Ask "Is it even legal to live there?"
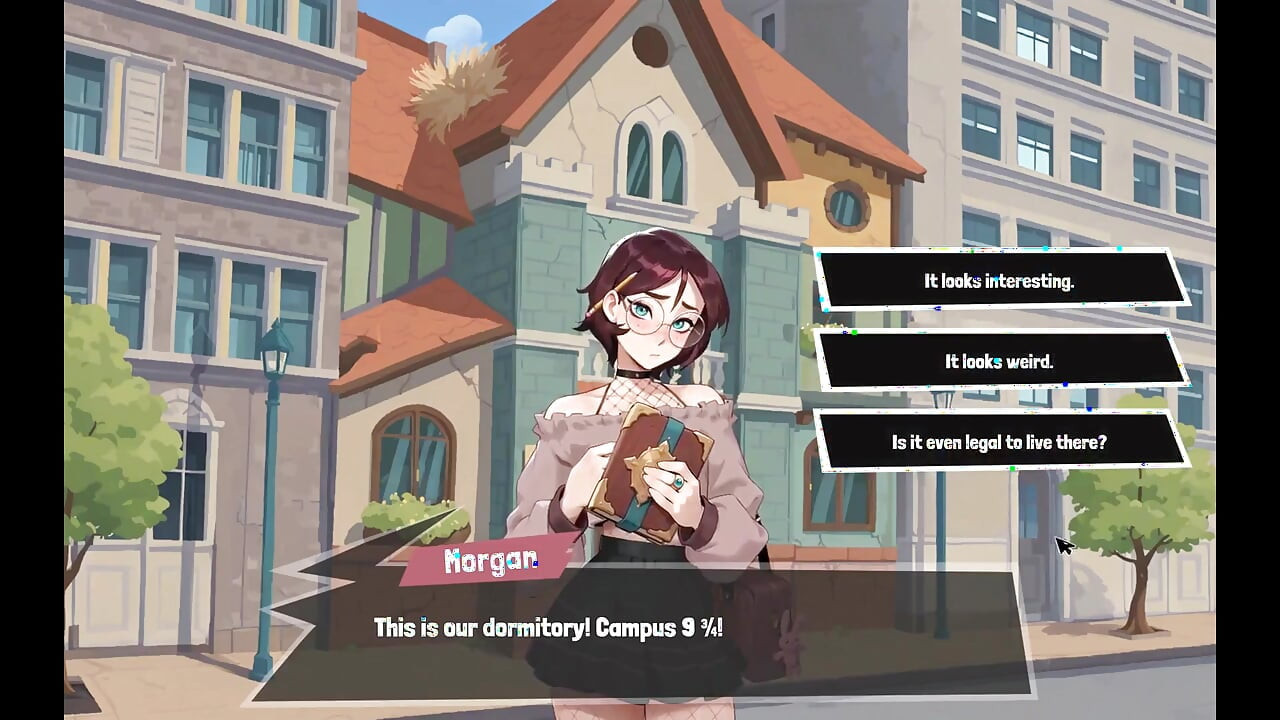 tap(999, 441)
